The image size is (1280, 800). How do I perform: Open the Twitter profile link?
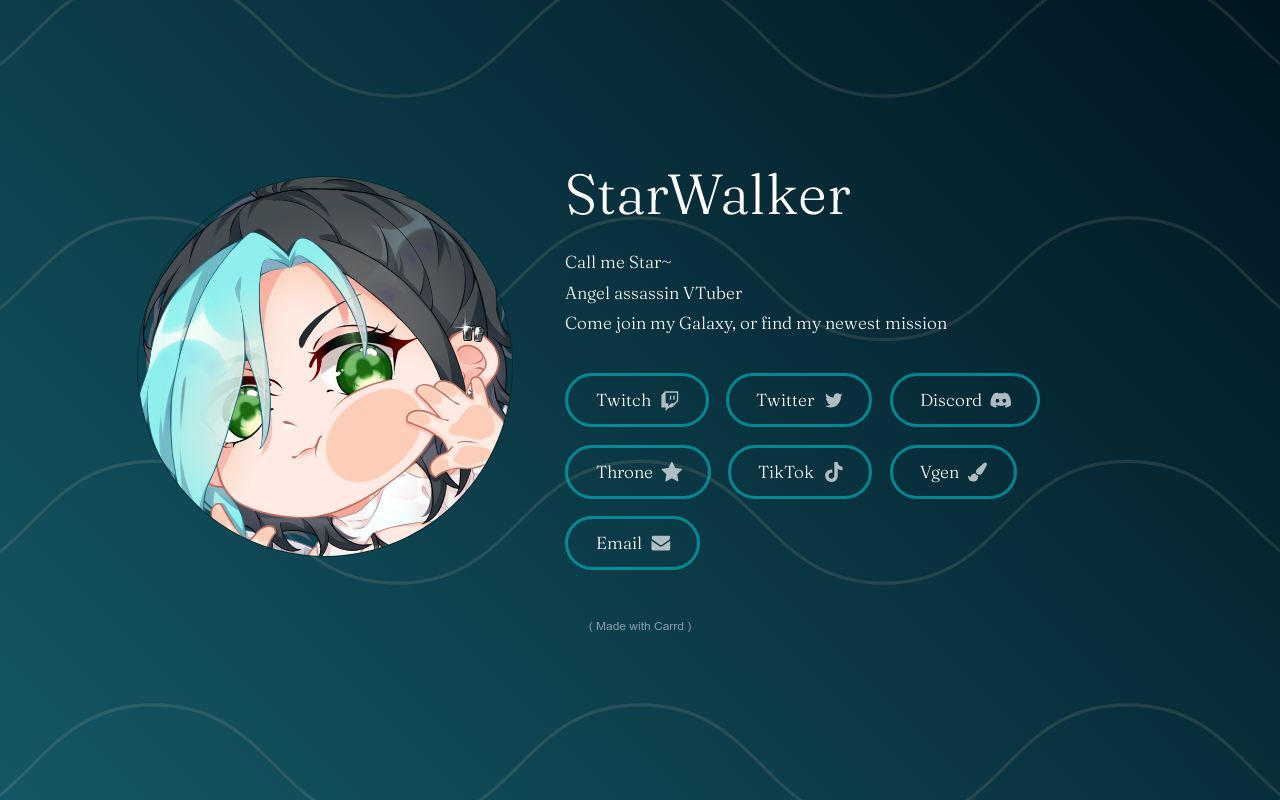click(798, 400)
